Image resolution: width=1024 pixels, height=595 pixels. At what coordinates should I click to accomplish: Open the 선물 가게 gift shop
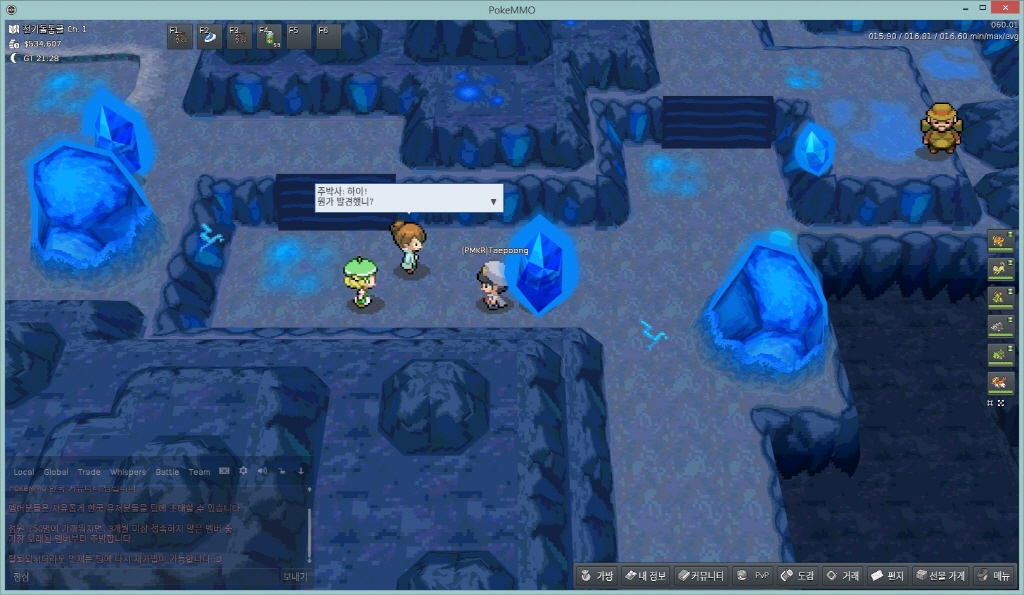[x=940, y=576]
